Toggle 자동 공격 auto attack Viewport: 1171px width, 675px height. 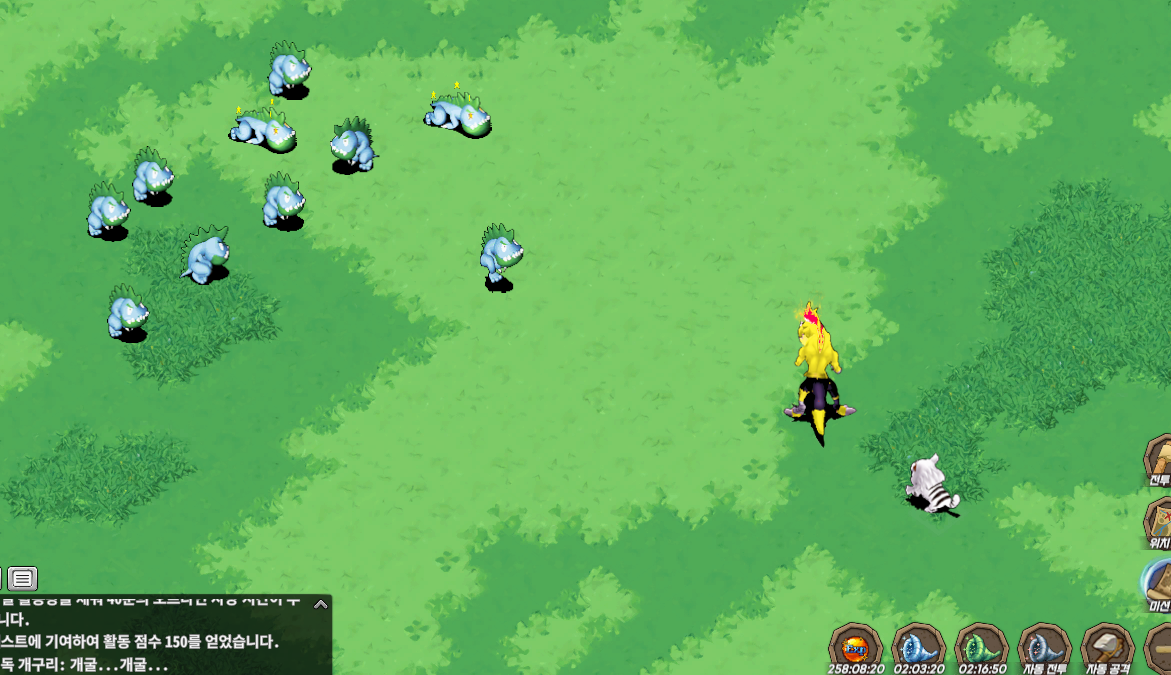coord(1107,645)
